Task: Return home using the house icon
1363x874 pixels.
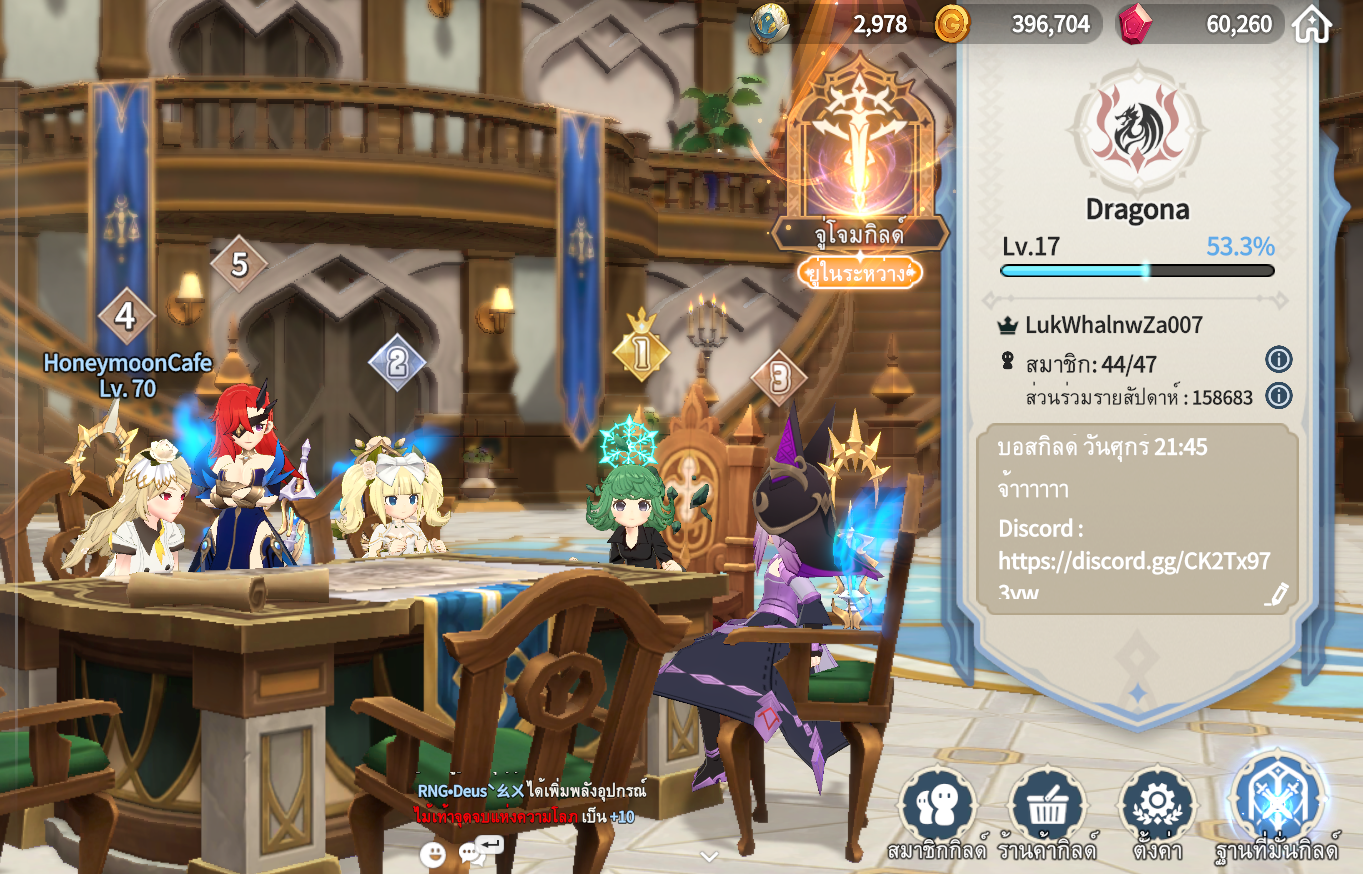Action: (x=1312, y=25)
